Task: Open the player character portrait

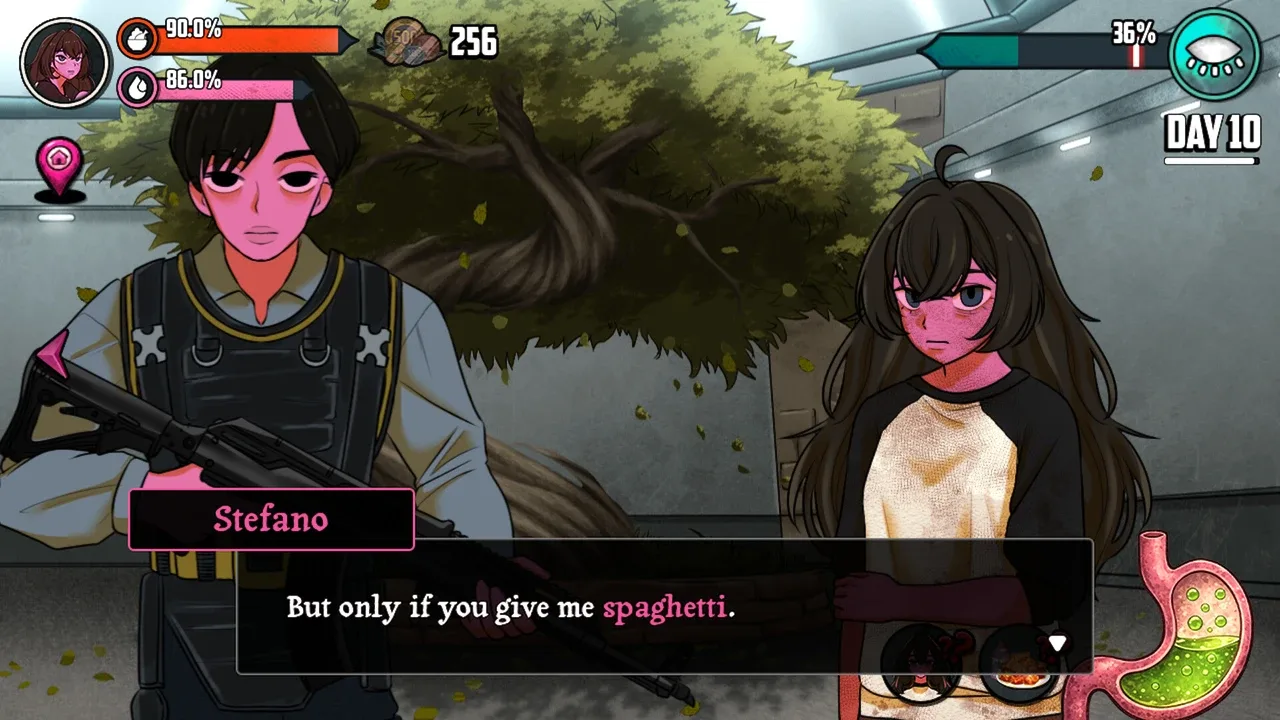Action: pyautogui.click(x=64, y=62)
